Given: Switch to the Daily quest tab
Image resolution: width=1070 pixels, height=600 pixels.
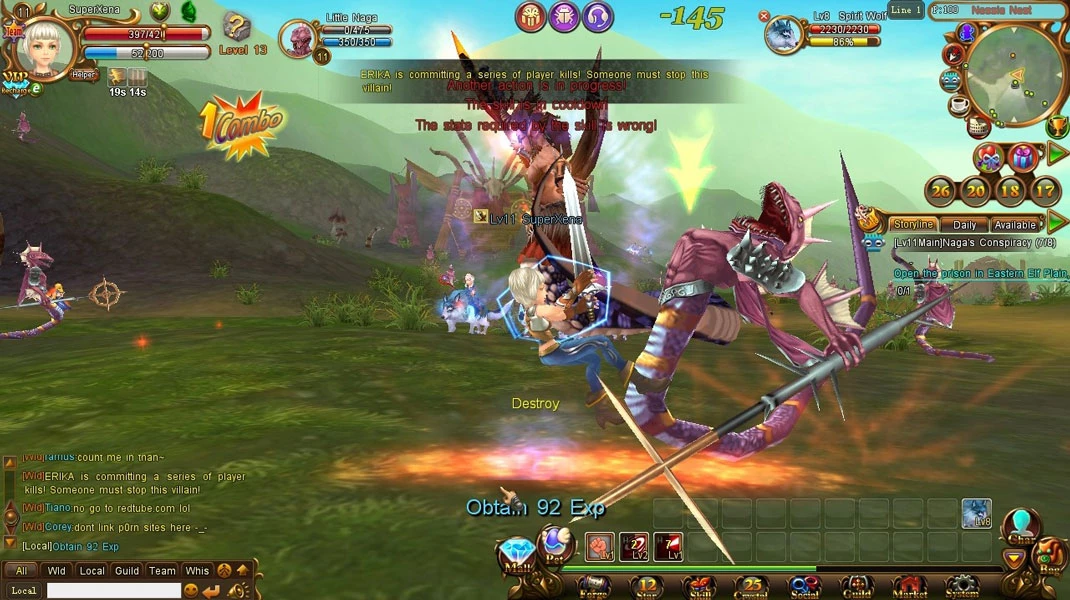Looking at the screenshot, I should click(964, 225).
